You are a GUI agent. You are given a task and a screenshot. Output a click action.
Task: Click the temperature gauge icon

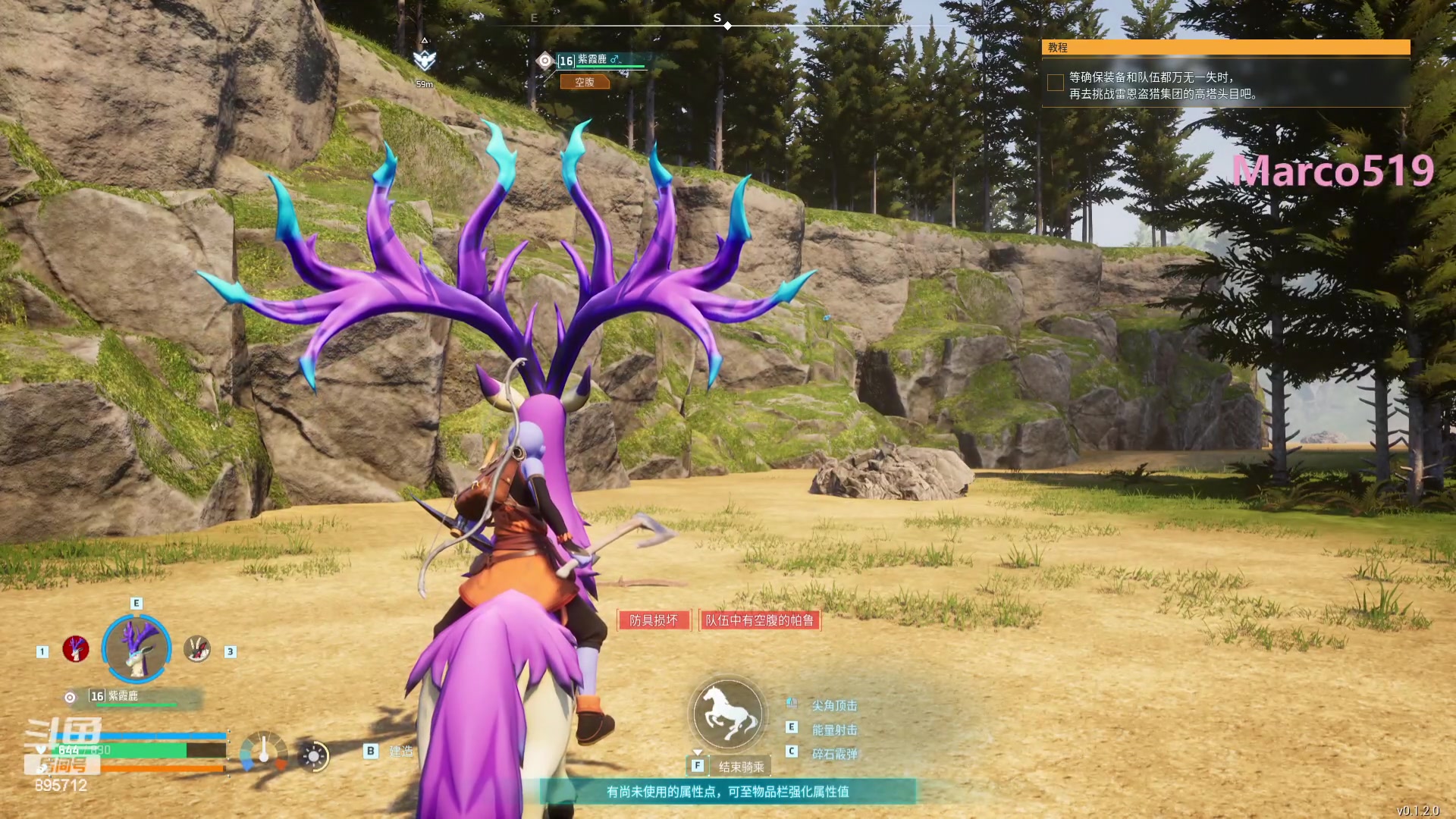(x=264, y=752)
